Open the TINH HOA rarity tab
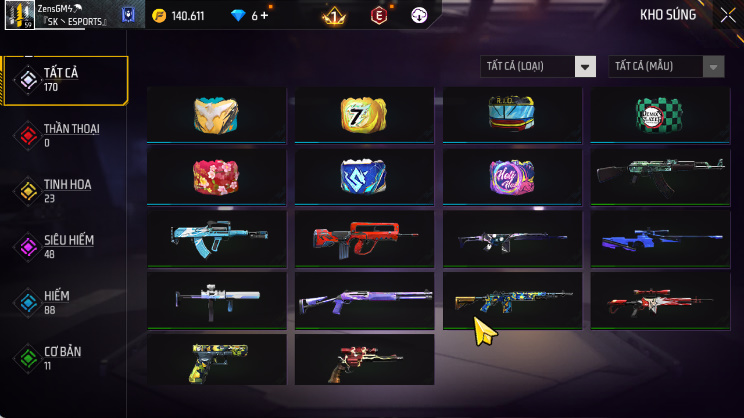Image resolution: width=744 pixels, height=418 pixels. click(x=65, y=191)
